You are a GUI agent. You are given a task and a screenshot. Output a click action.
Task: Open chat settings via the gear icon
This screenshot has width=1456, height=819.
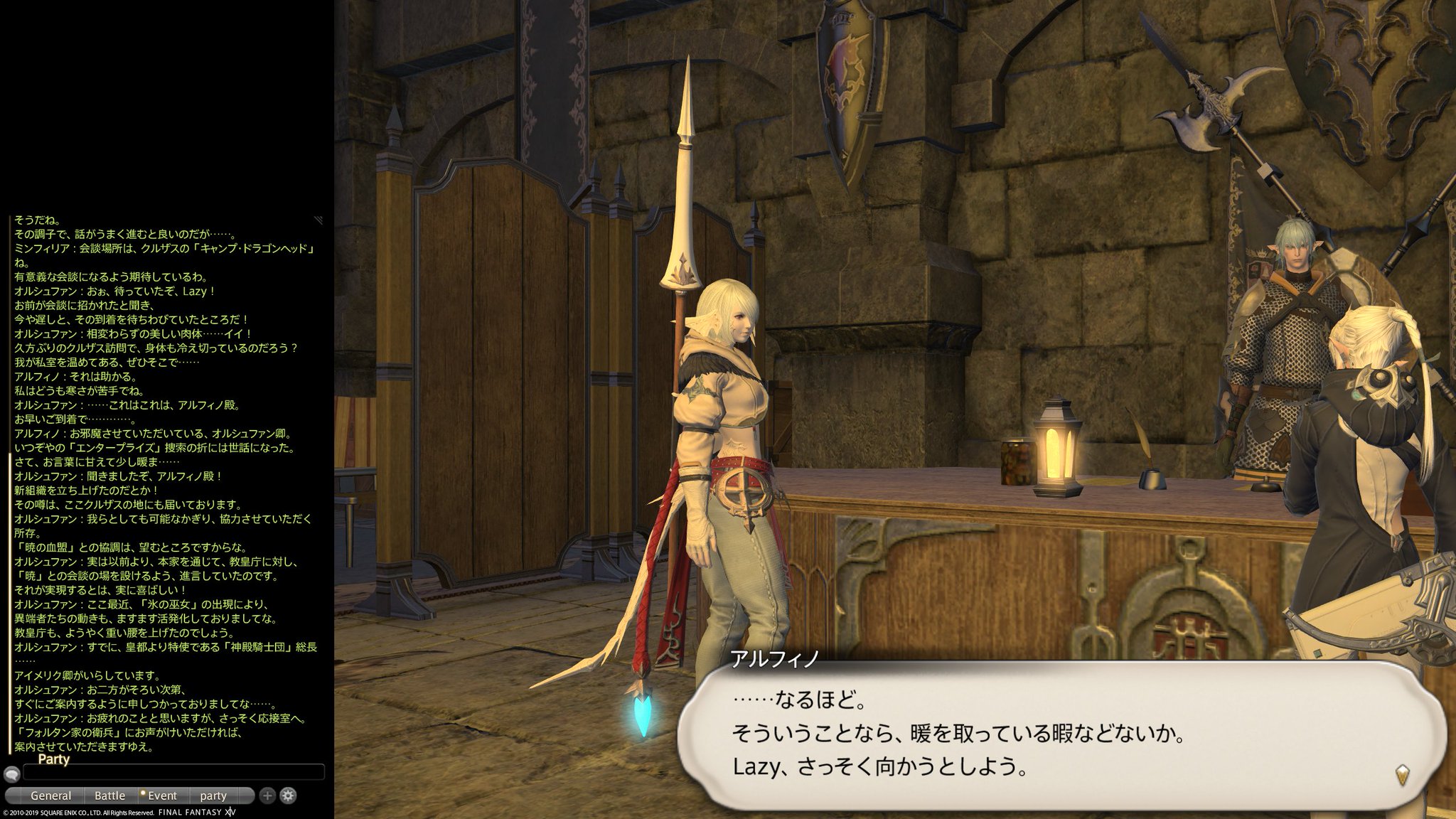point(287,796)
